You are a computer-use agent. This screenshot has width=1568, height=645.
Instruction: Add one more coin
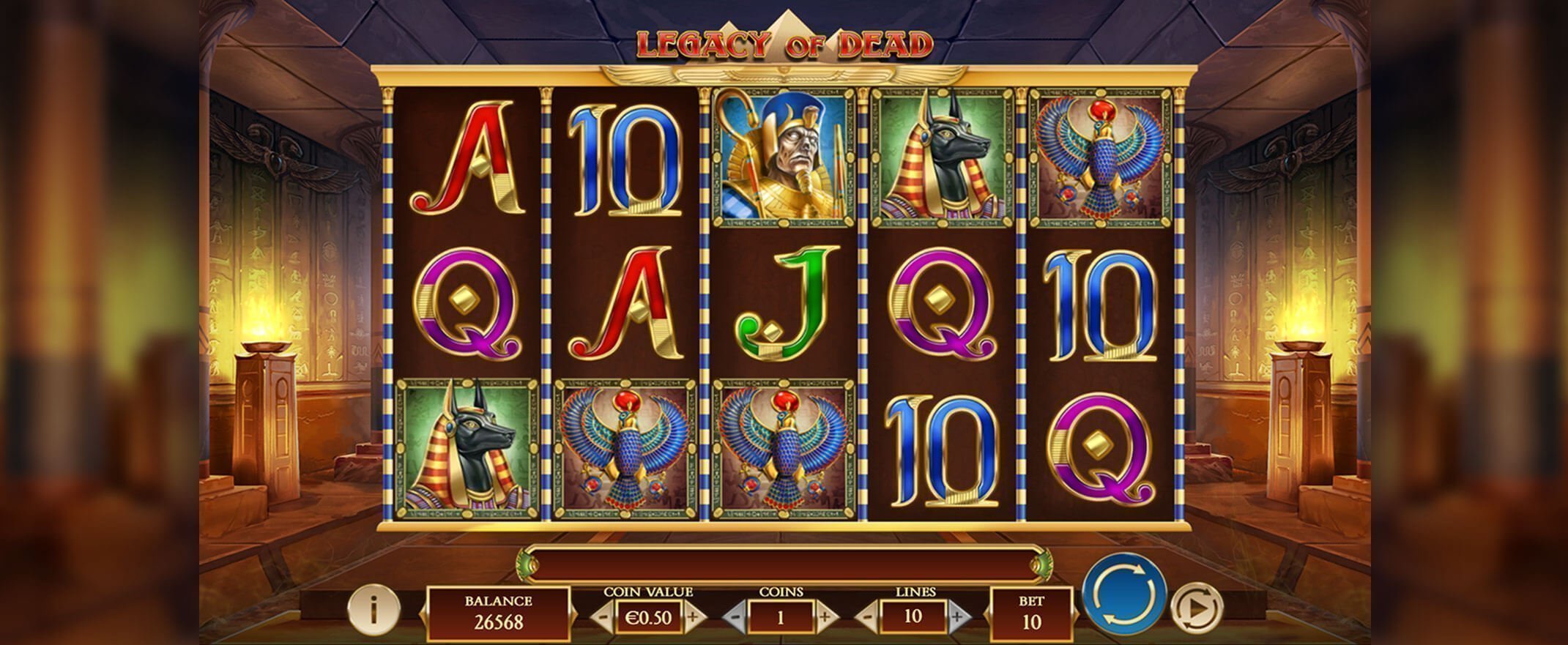point(825,617)
